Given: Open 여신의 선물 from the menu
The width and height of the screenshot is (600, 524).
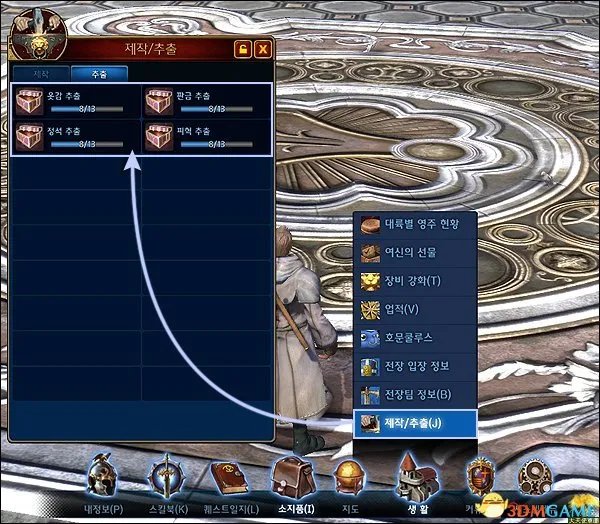Looking at the screenshot, I should (416, 253).
